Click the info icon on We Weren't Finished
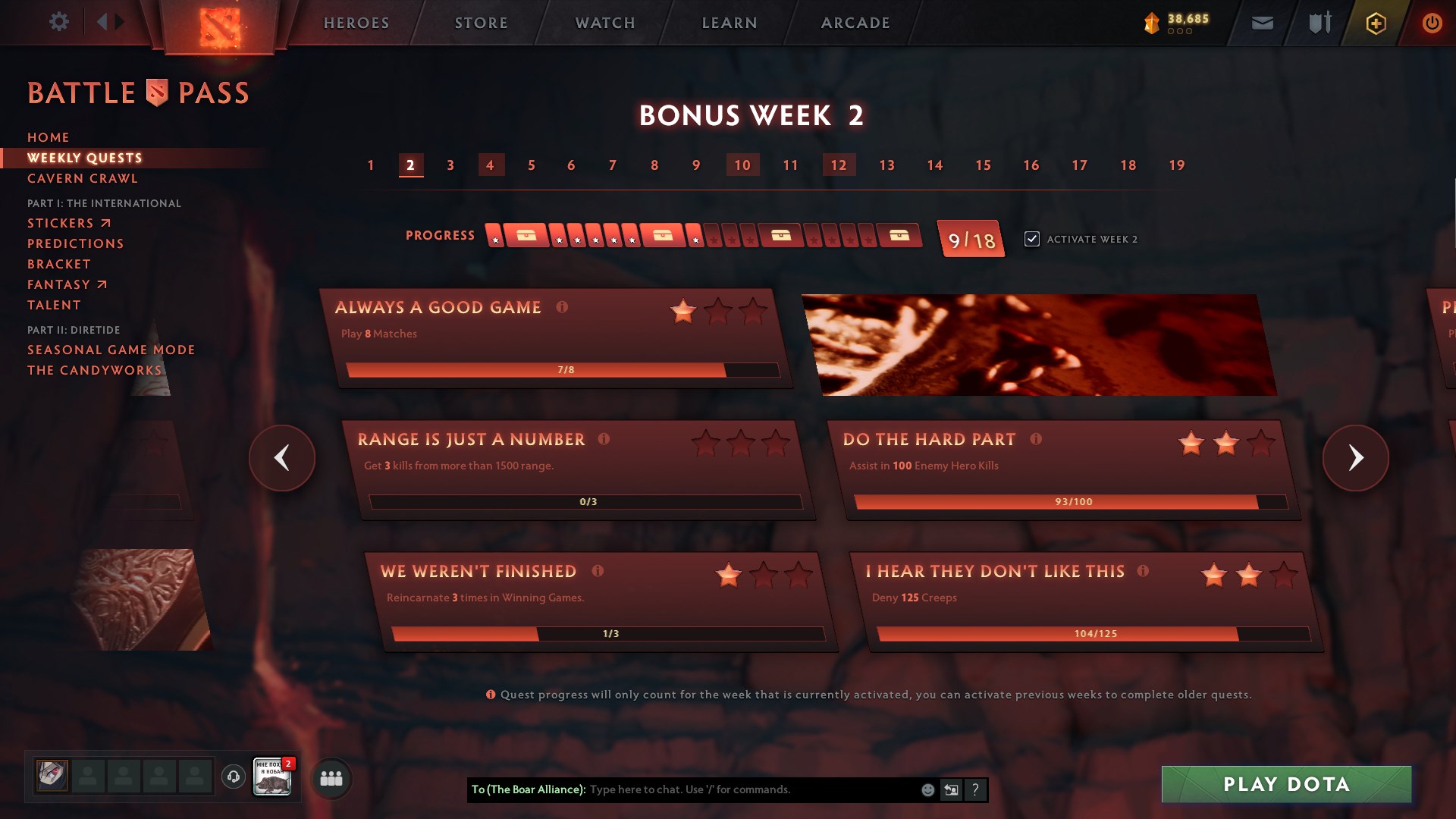Screen dimensions: 1456x819 point(598,570)
